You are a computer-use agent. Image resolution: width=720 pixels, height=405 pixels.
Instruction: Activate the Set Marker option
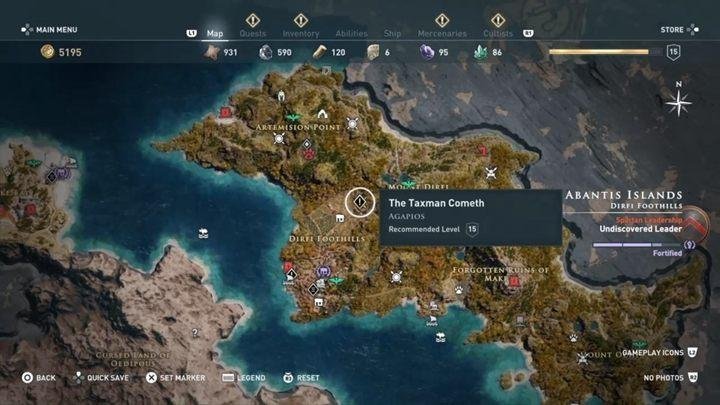point(178,378)
